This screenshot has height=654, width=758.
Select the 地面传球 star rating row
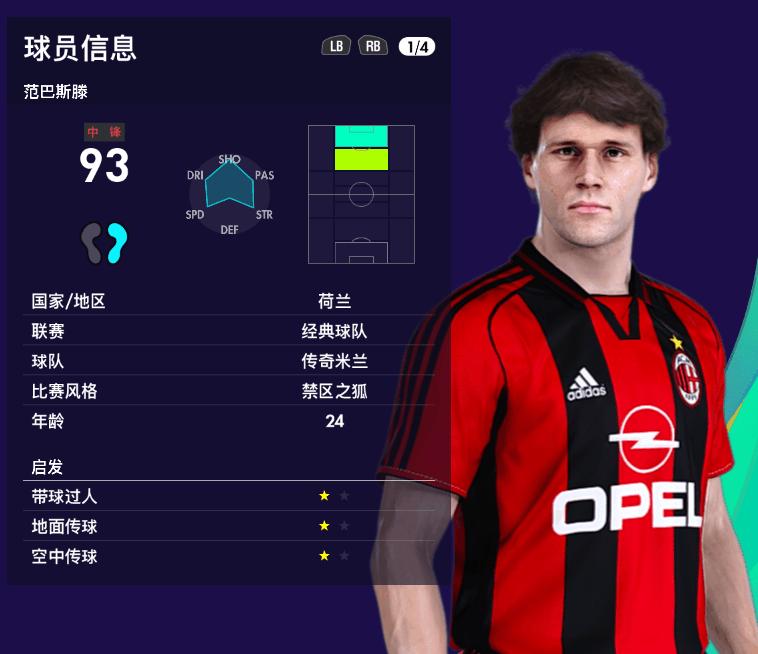[232, 526]
